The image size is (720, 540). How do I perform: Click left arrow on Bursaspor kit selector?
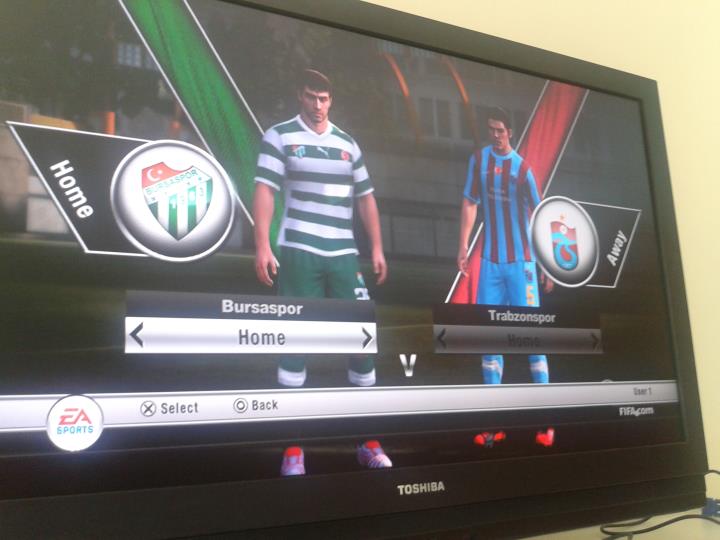coord(137,335)
